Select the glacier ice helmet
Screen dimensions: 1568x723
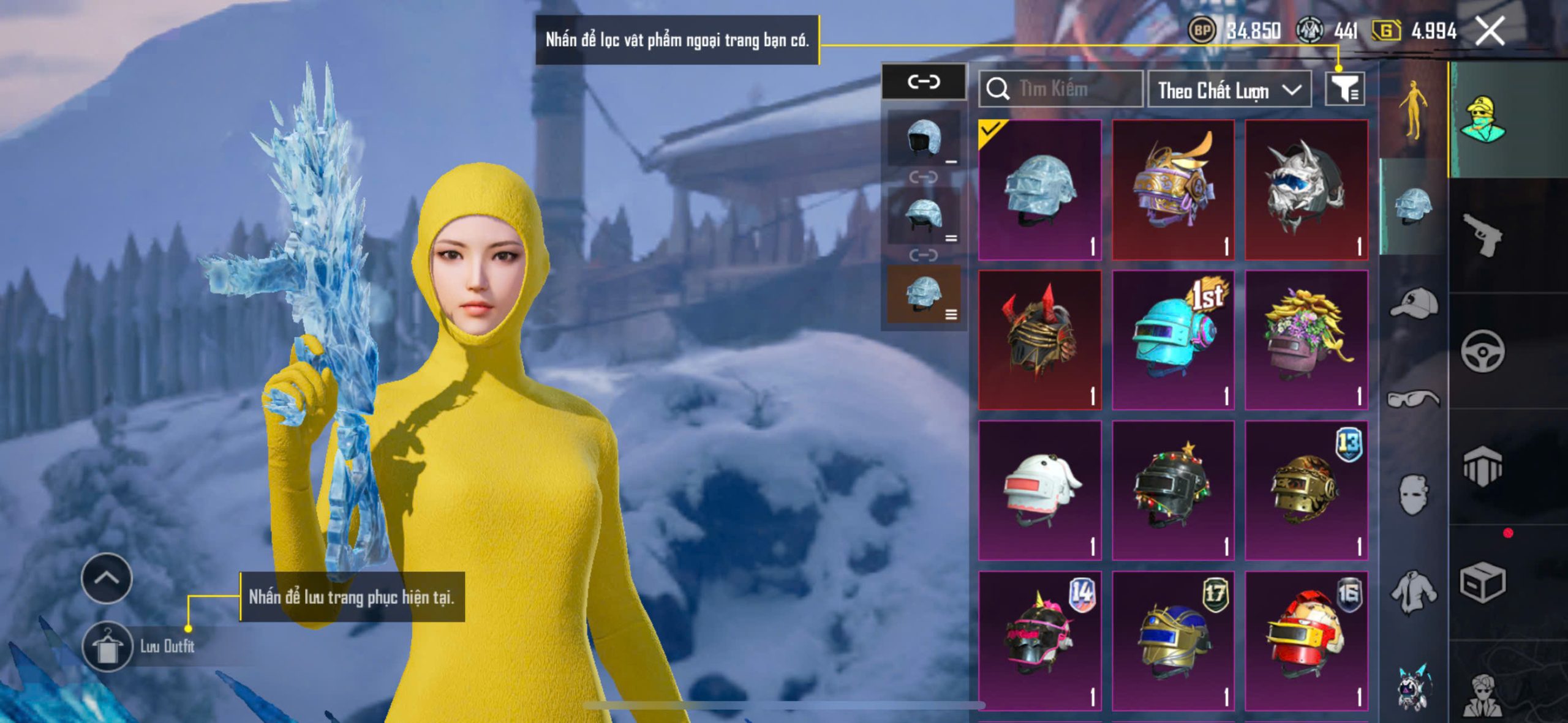(x=1039, y=190)
